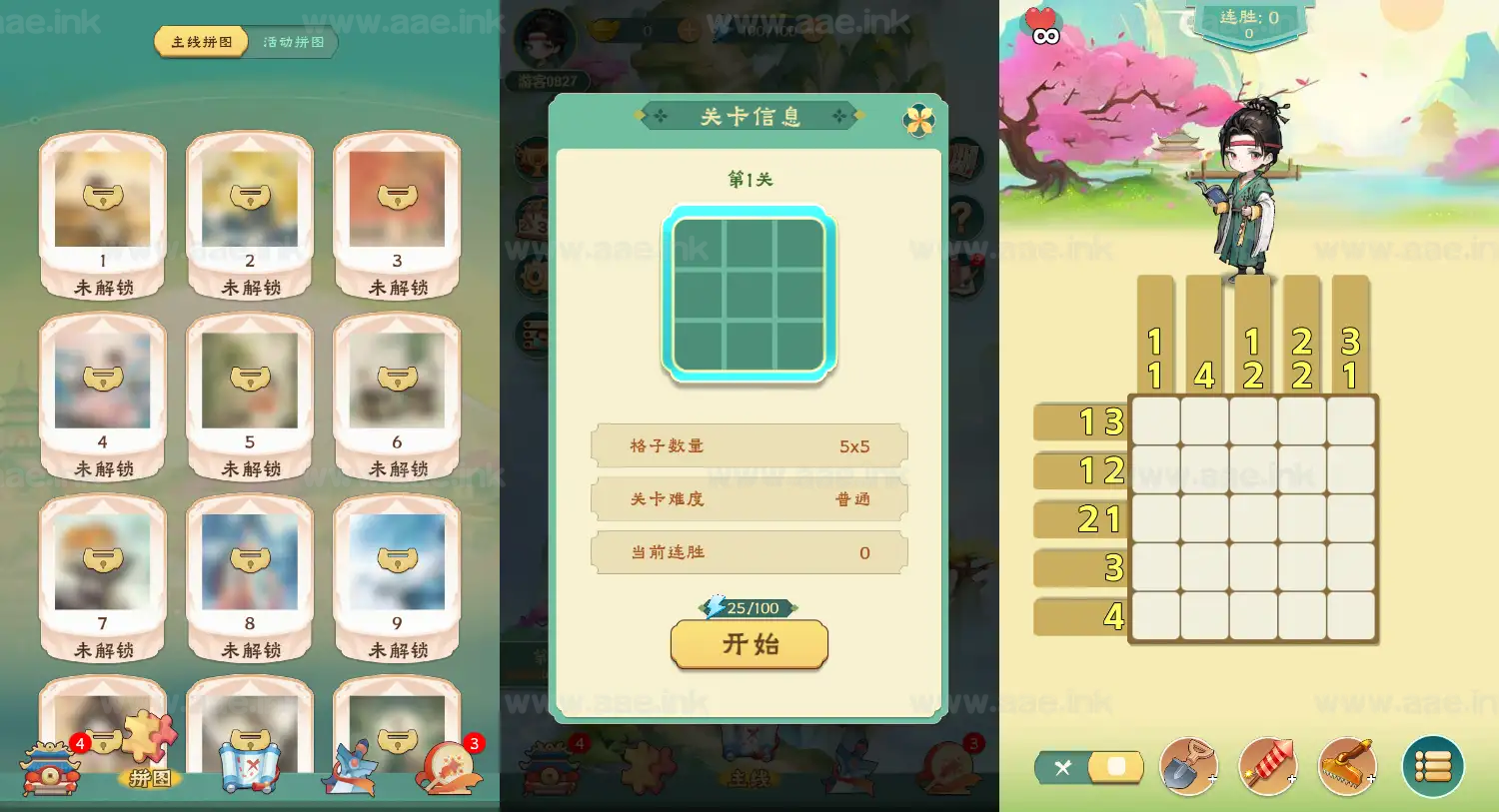The image size is (1499, 812).
Task: Click the 25/100 energy progress bar
Action: click(749, 607)
